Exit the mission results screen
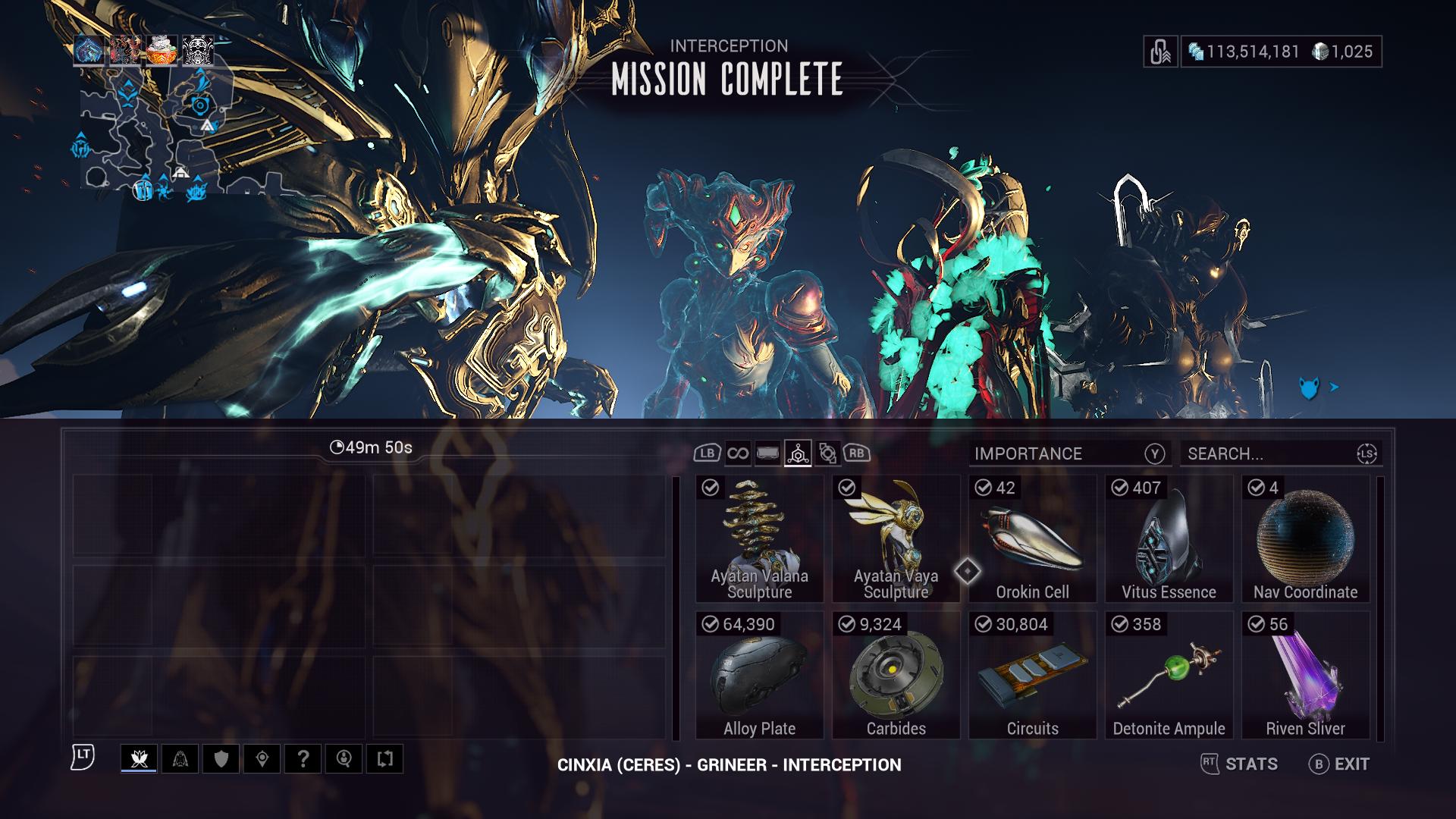This screenshot has width=1456, height=819. [1339, 764]
